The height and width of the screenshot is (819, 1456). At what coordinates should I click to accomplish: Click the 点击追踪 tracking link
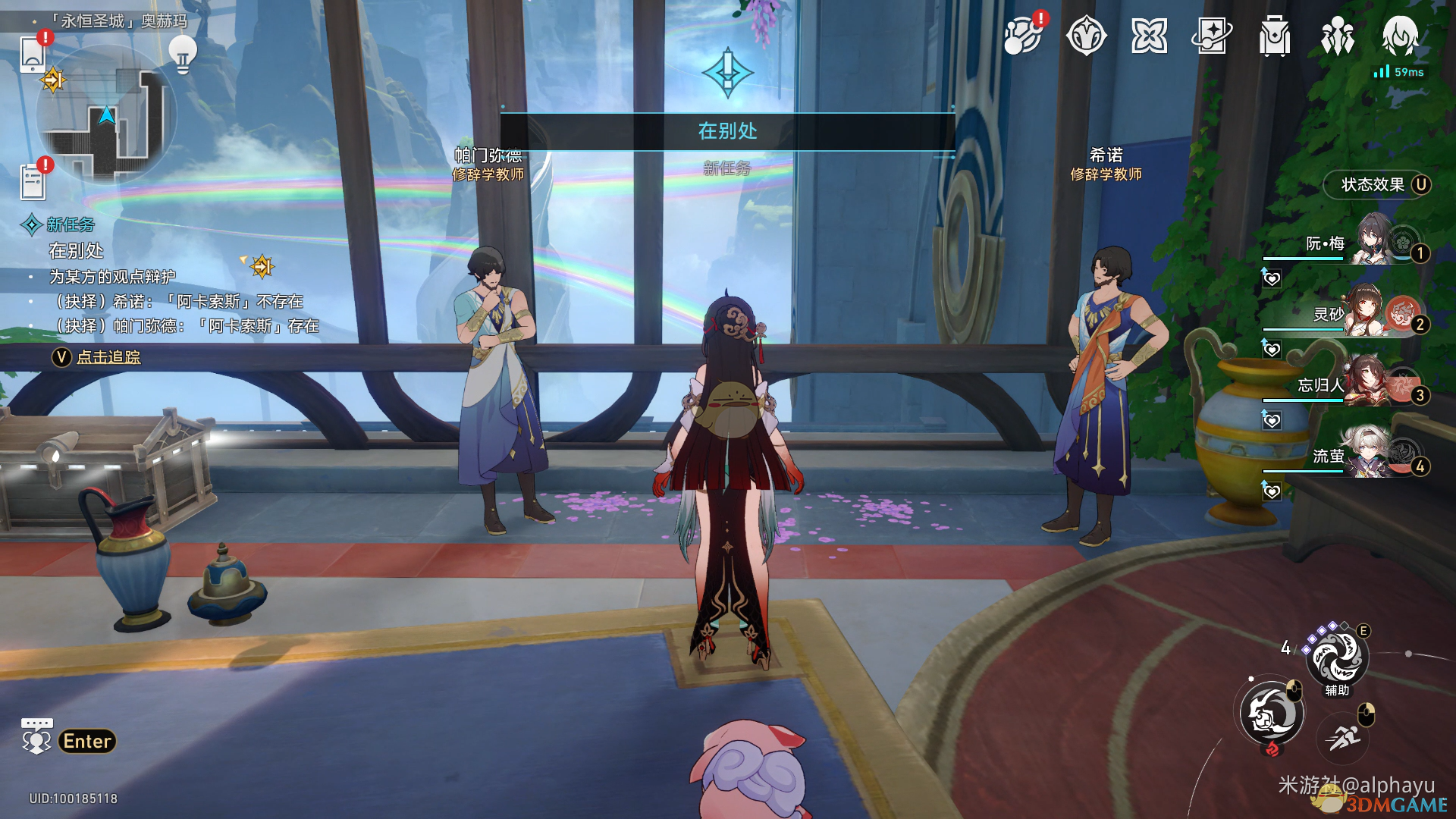[x=108, y=357]
